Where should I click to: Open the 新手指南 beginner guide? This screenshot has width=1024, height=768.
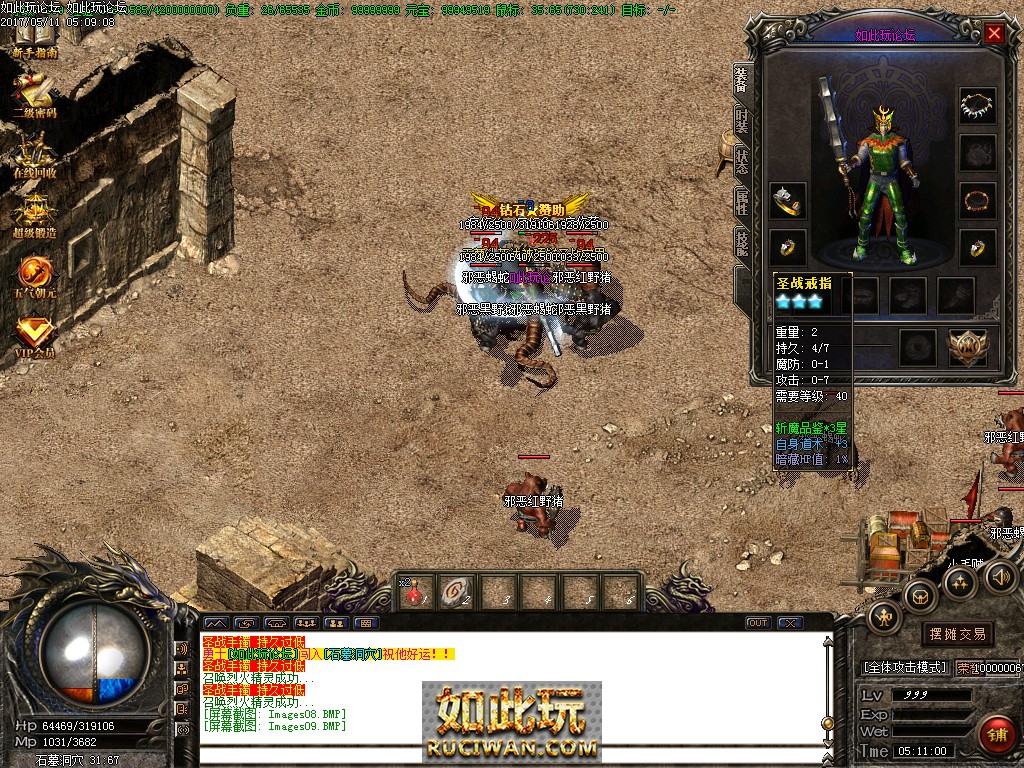34,40
